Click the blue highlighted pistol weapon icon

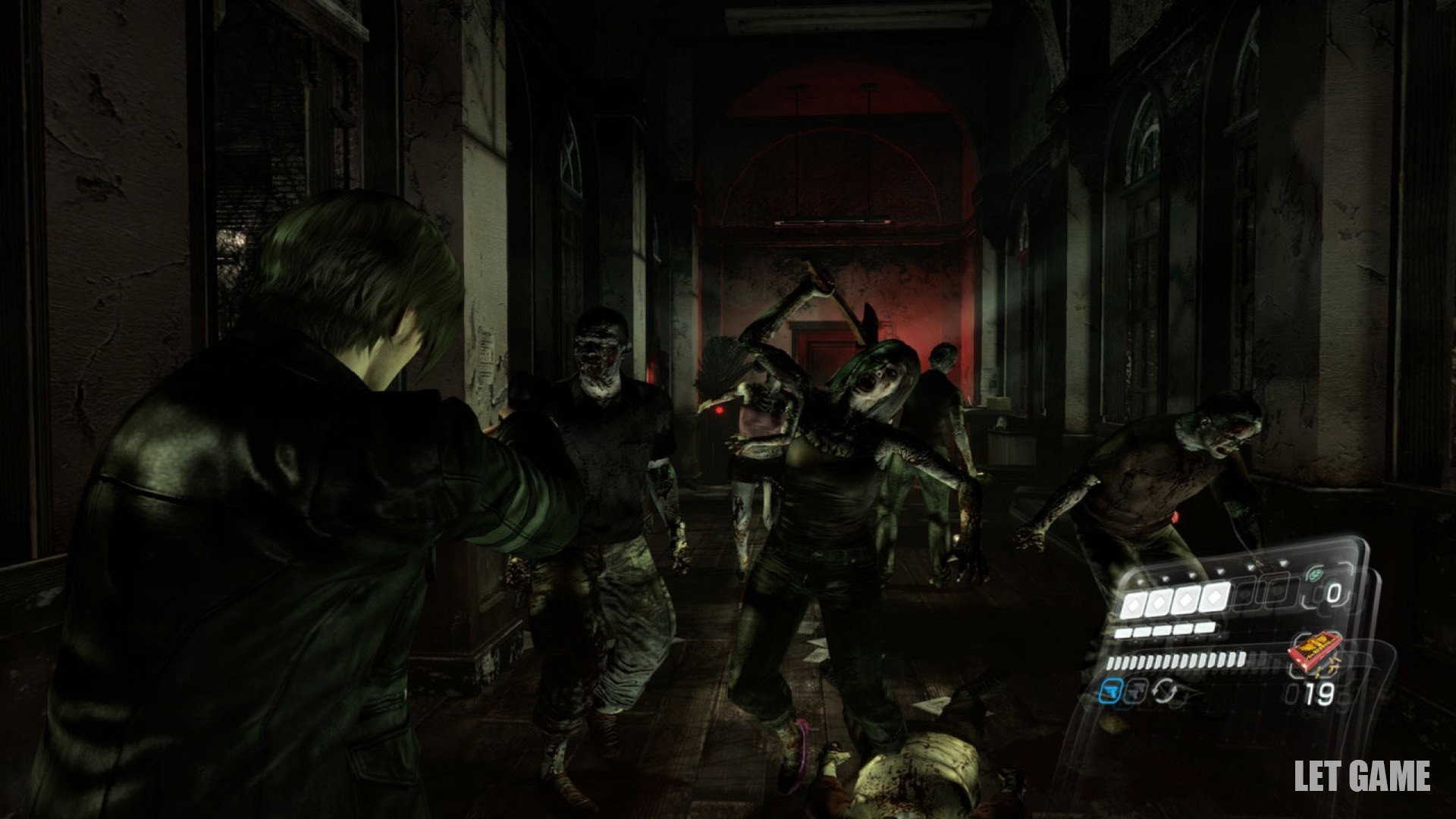coord(1113,689)
